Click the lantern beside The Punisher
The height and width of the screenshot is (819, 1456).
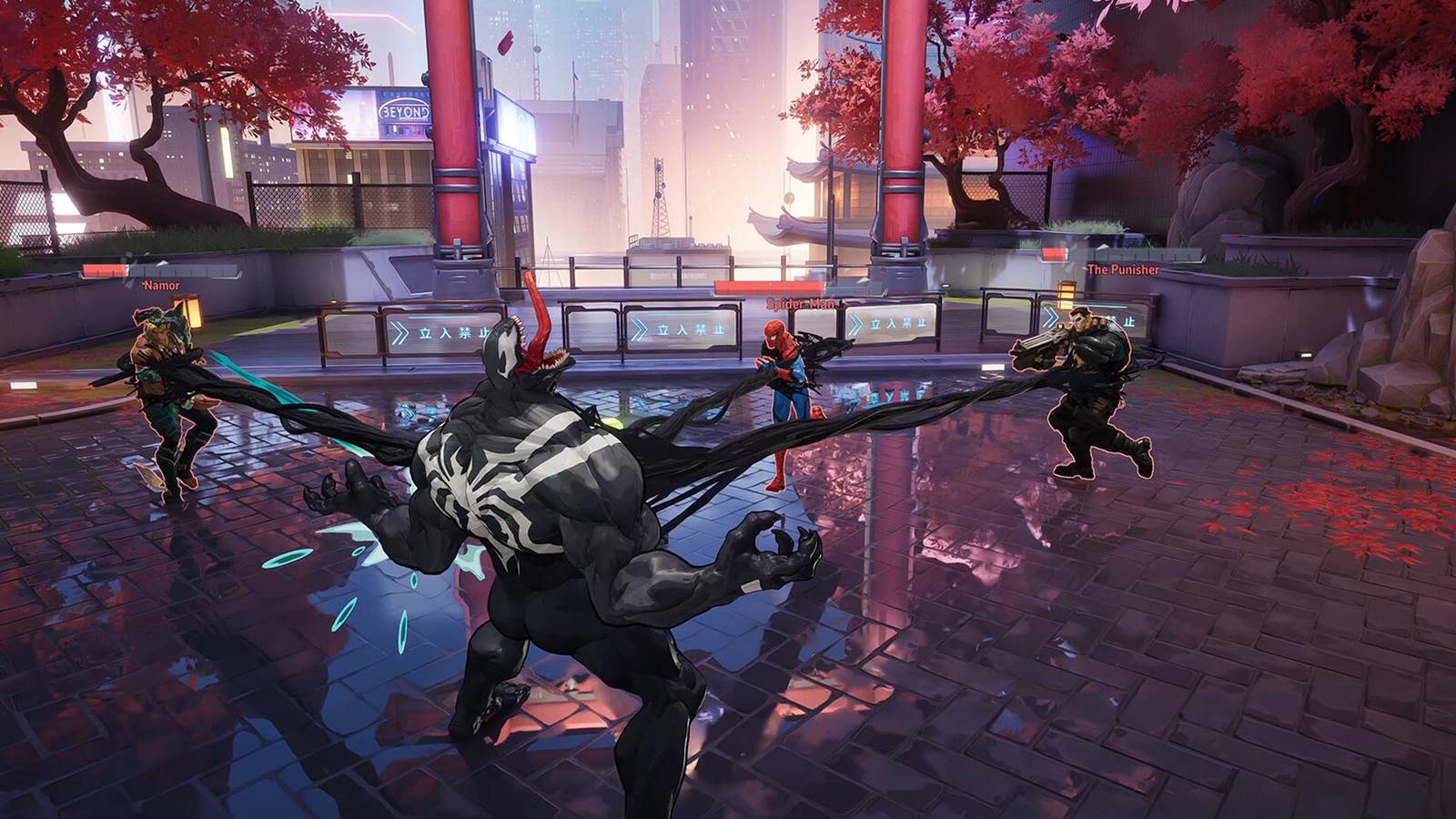click(1067, 294)
